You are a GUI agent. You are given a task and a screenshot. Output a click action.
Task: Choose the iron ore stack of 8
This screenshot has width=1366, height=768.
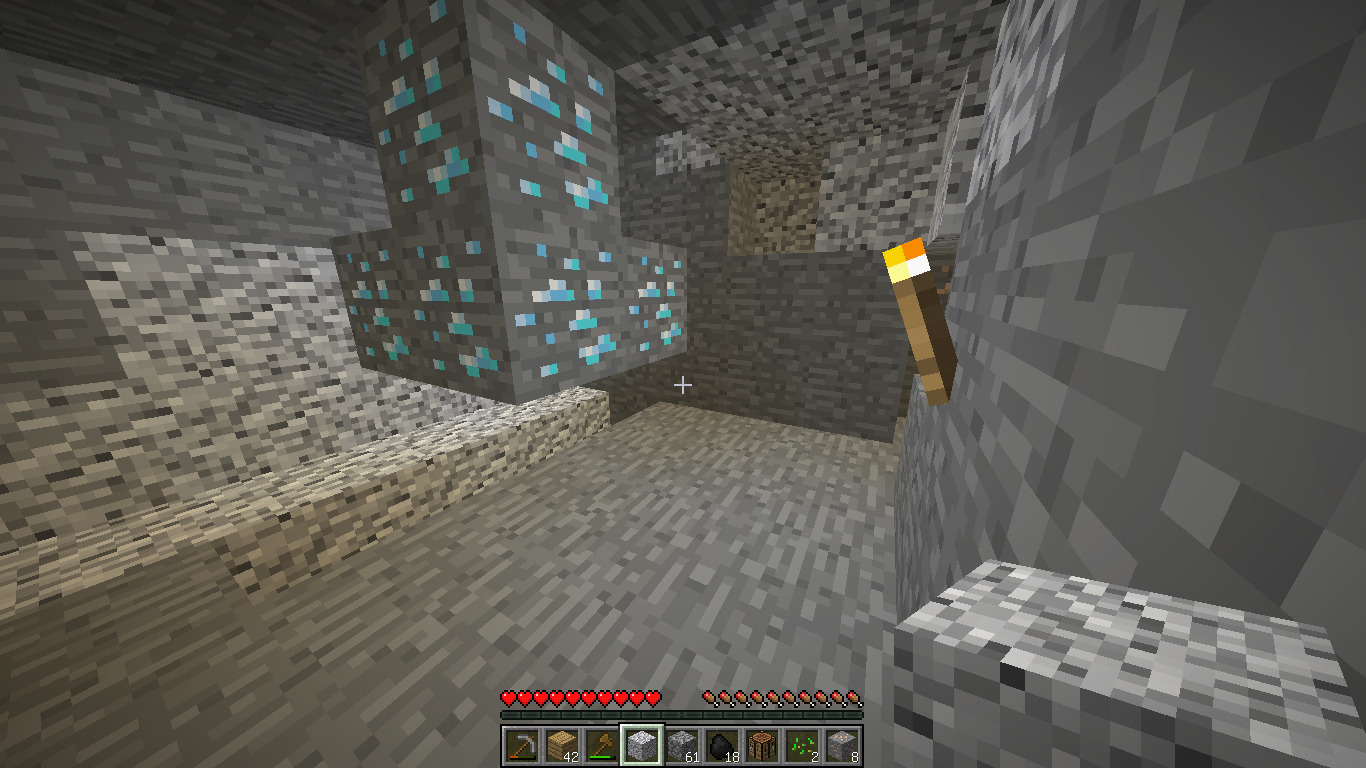[842, 745]
